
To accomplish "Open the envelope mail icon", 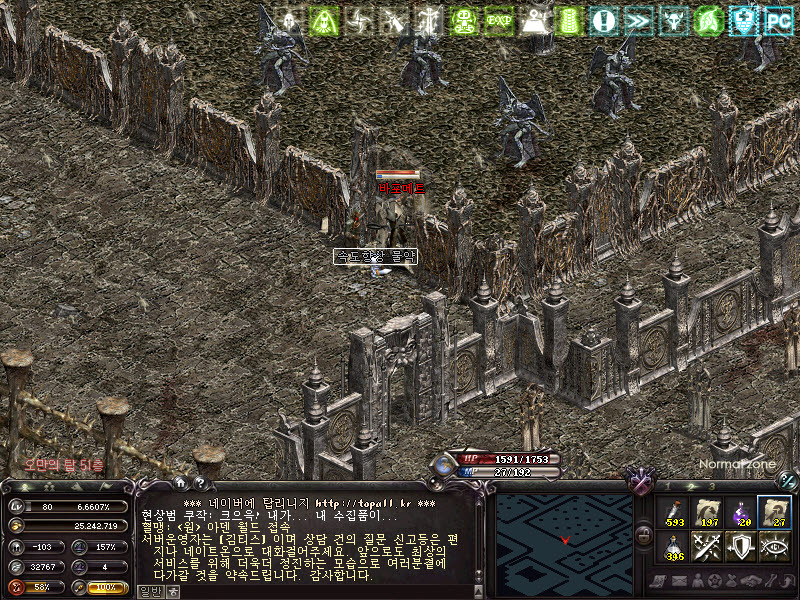I will pos(680,581).
